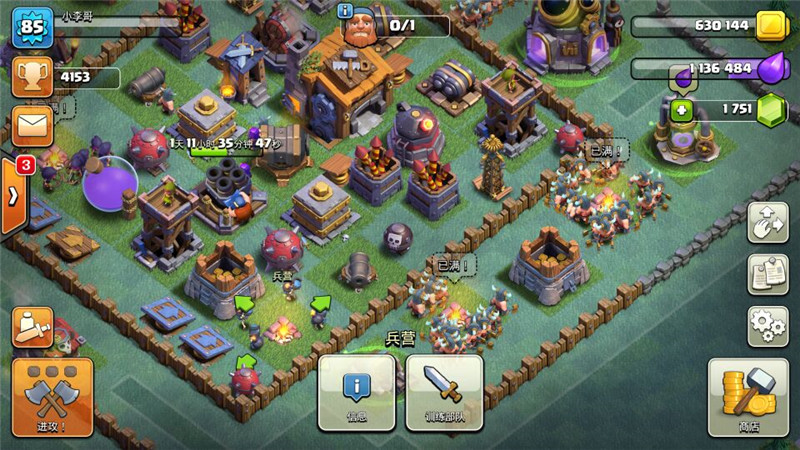
Task: Open the pinned notes icon
Action: click(x=767, y=274)
